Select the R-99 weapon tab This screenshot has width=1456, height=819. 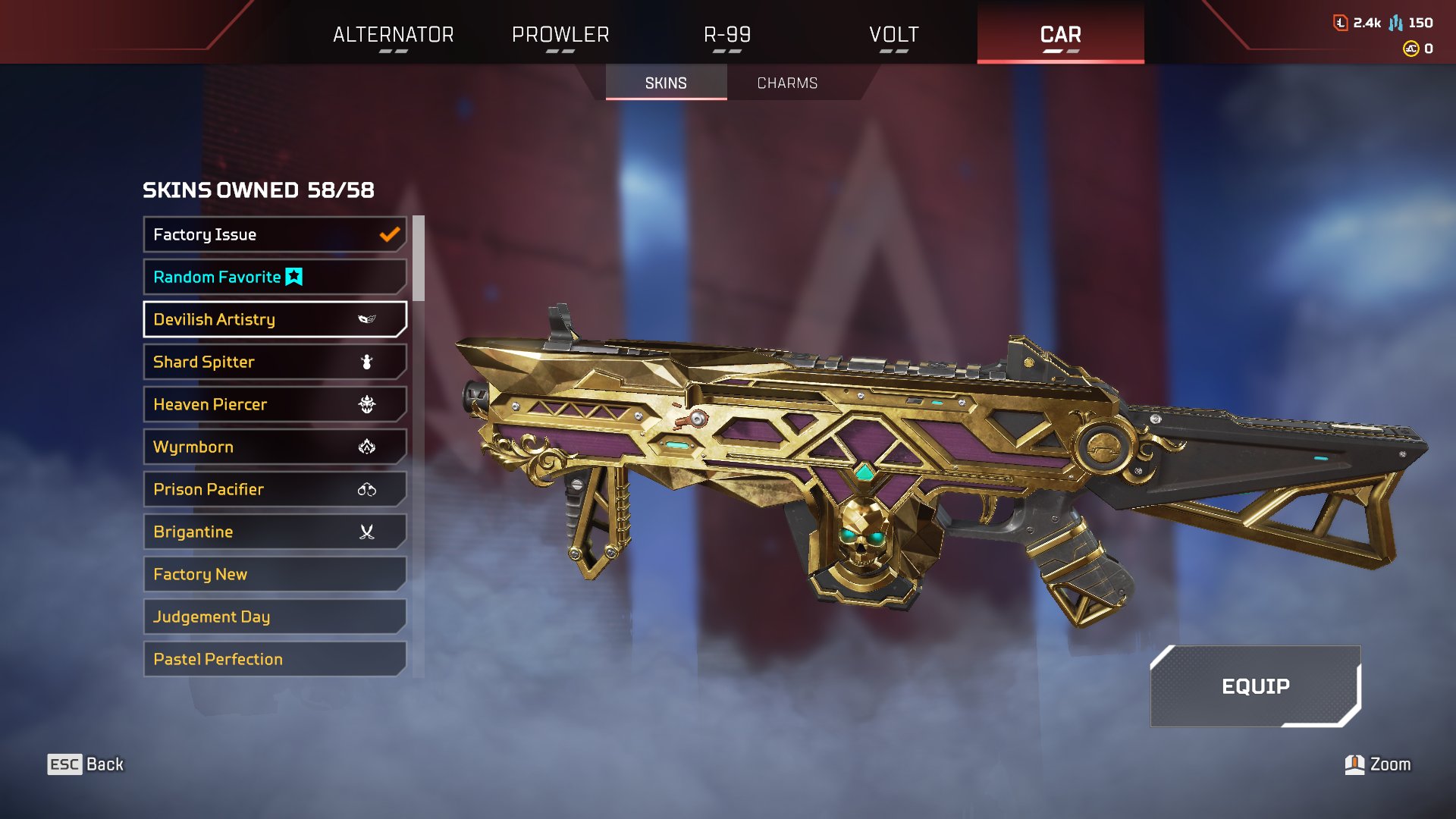point(726,34)
